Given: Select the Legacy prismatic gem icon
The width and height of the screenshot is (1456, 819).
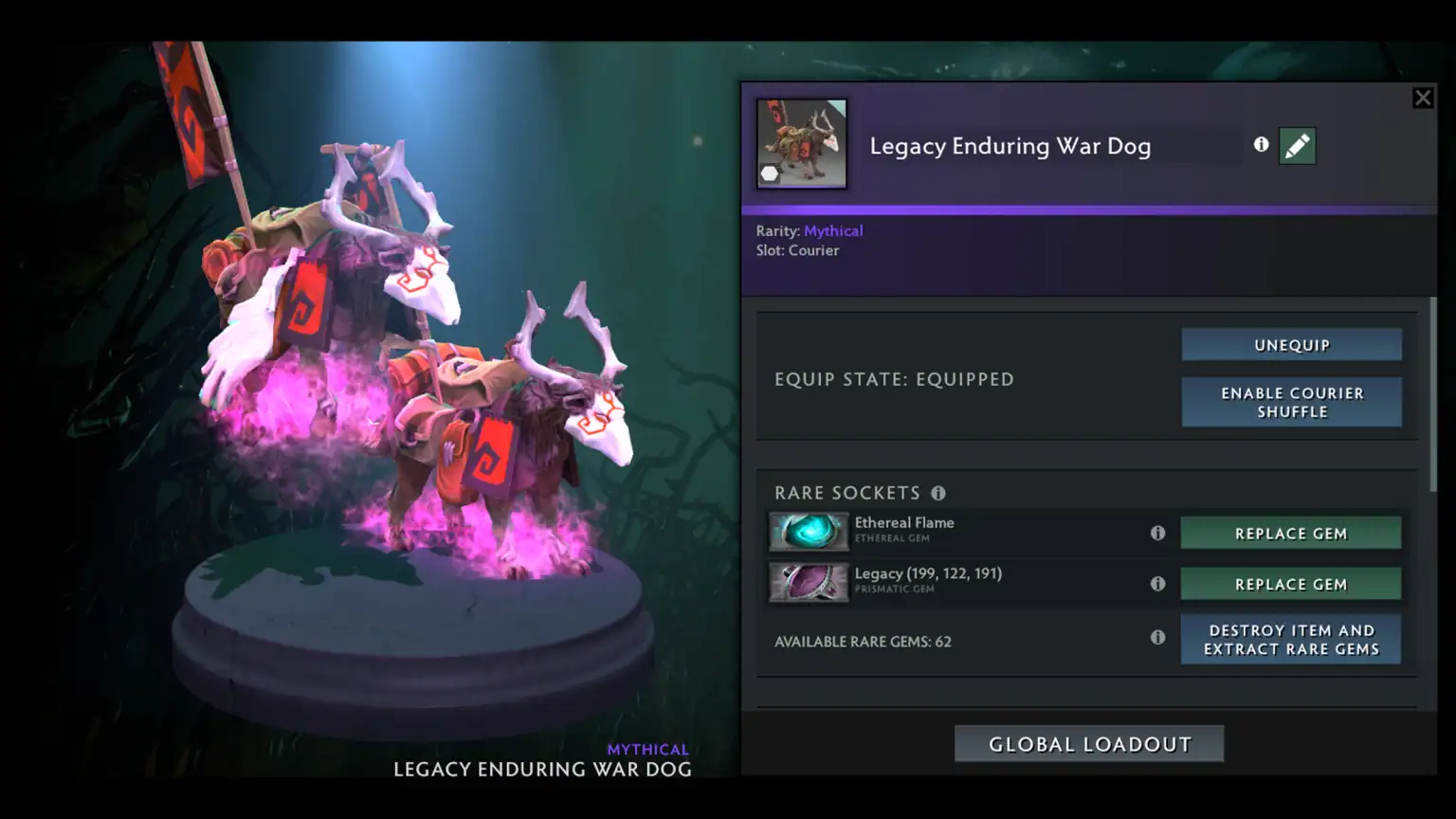Looking at the screenshot, I should (x=810, y=583).
